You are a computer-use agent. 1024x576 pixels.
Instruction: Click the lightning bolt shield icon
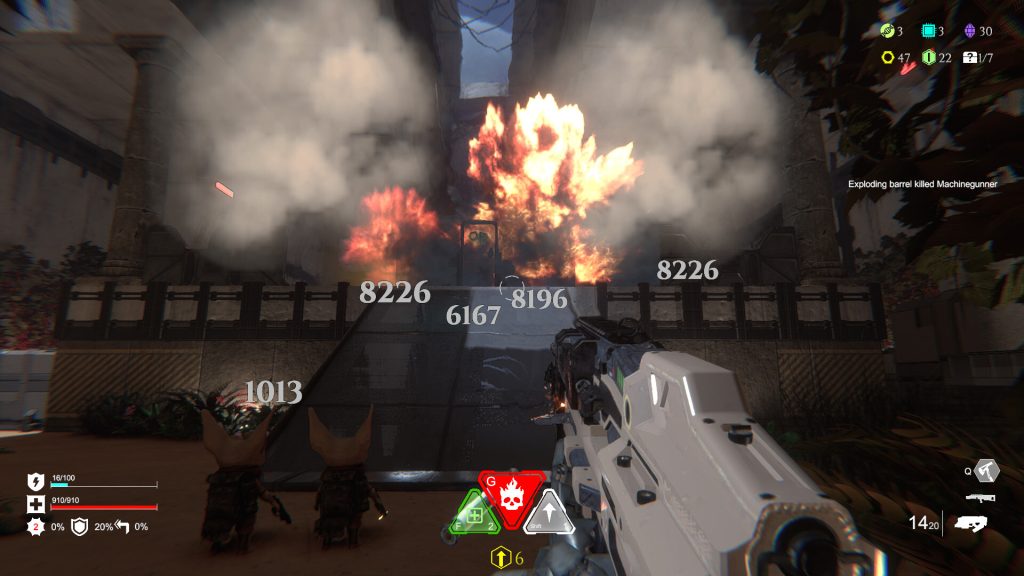(34, 481)
